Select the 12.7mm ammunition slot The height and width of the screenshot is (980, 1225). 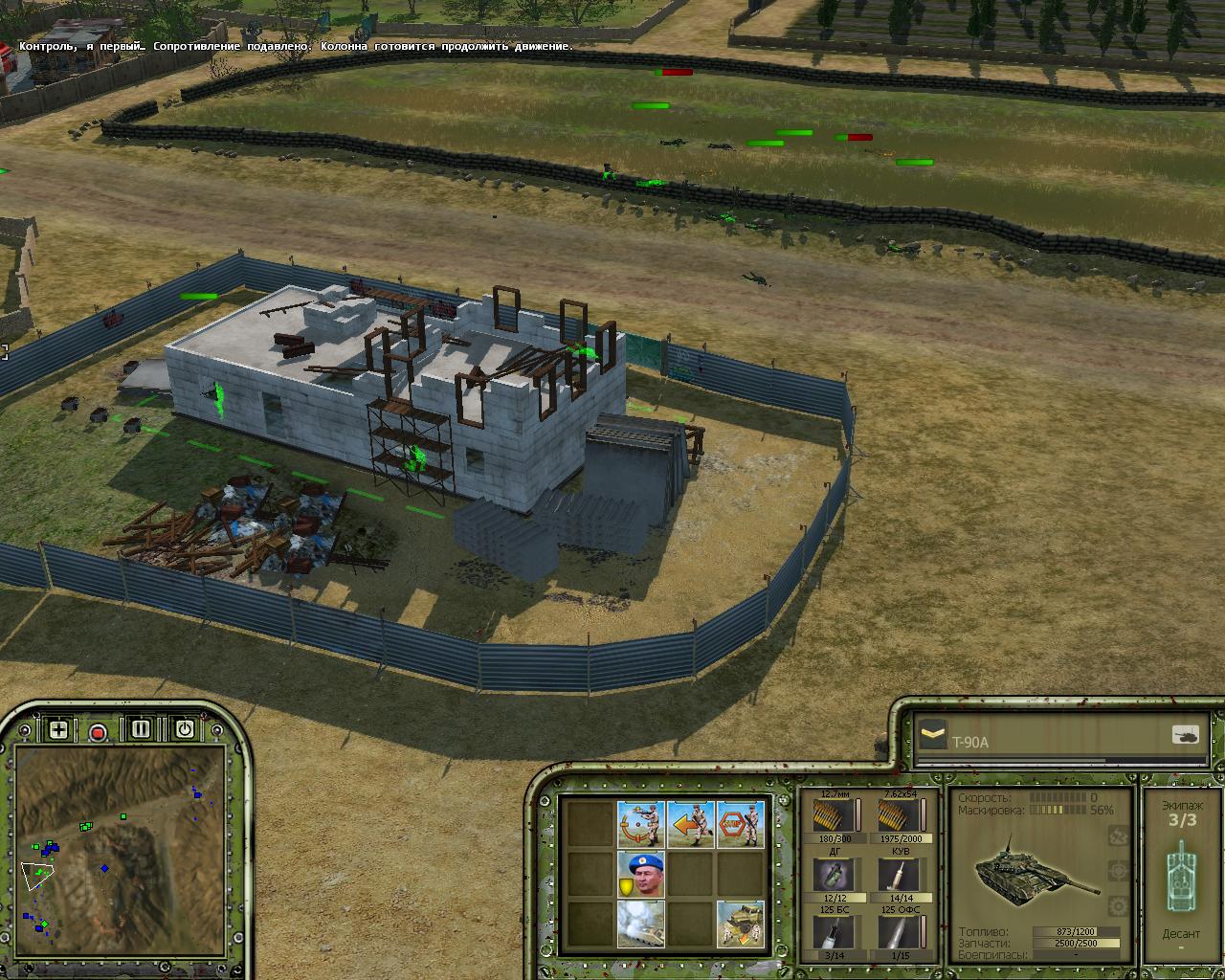(828, 816)
